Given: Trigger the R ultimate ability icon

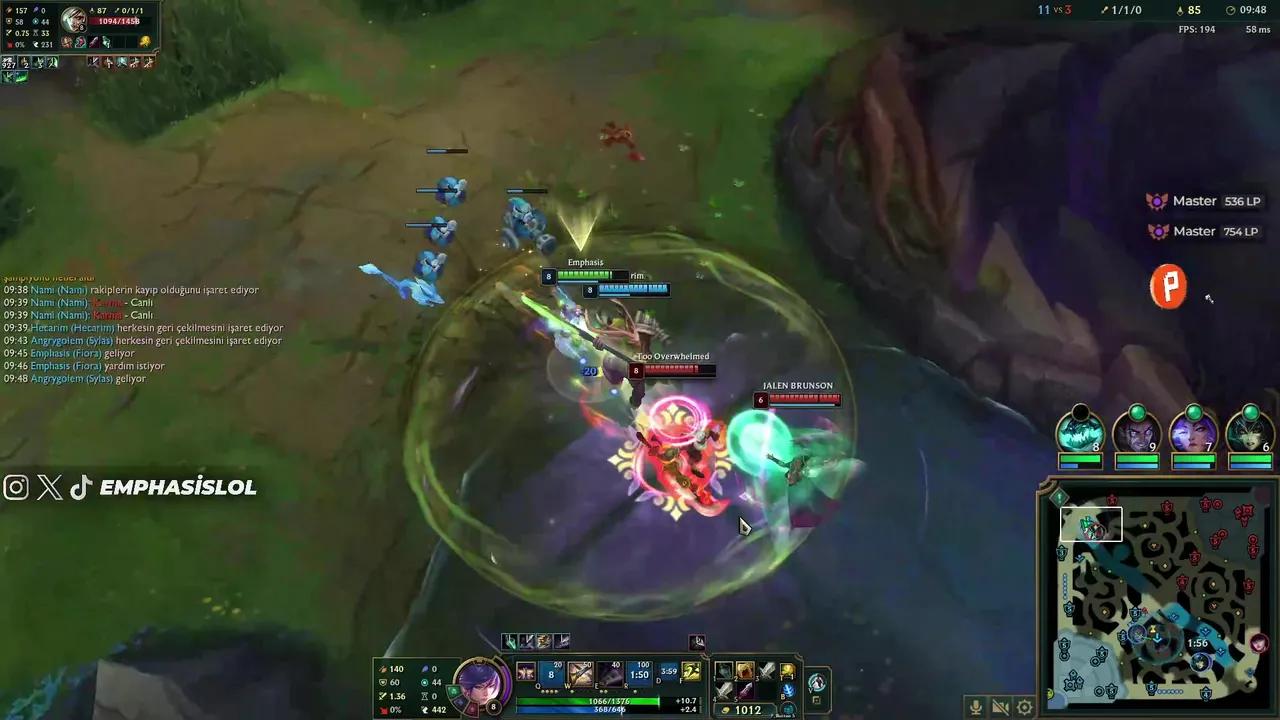Looking at the screenshot, I should click(637, 672).
